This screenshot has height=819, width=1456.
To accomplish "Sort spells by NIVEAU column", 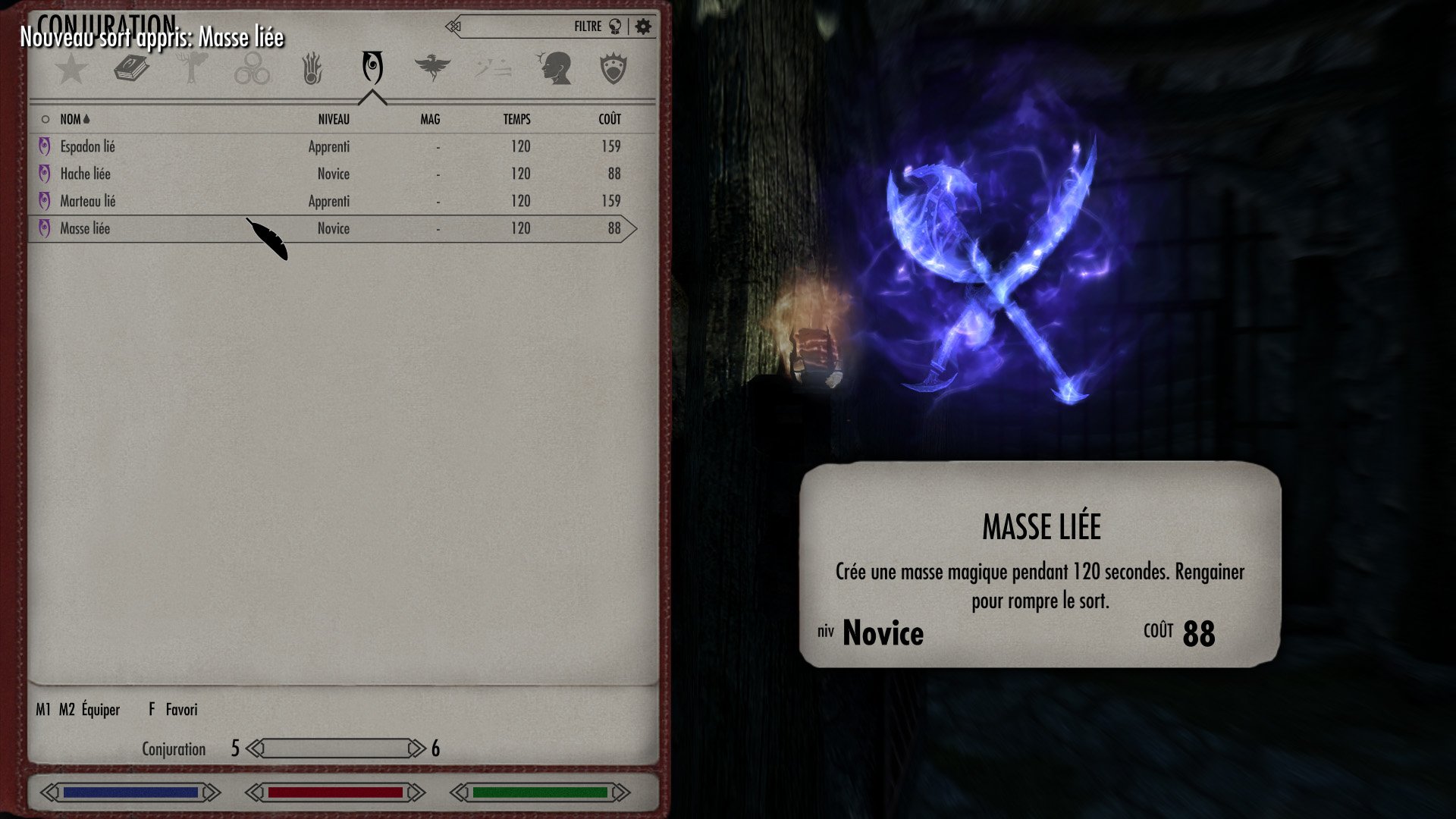I will point(334,119).
